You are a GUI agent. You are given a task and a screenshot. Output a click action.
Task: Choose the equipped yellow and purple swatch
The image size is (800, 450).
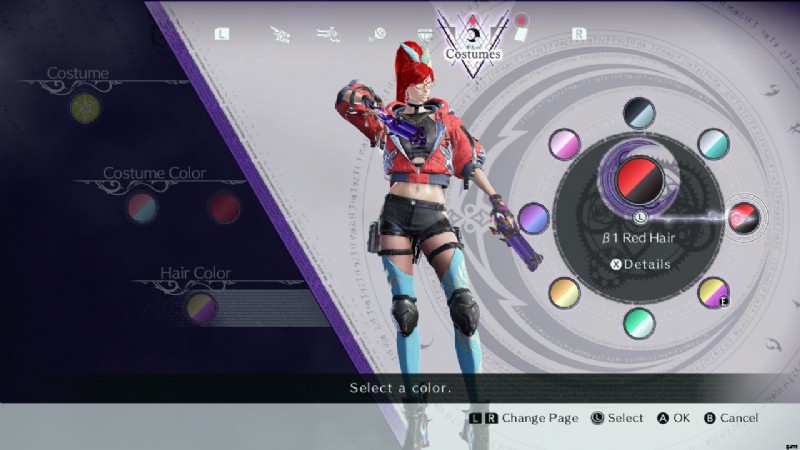713,292
